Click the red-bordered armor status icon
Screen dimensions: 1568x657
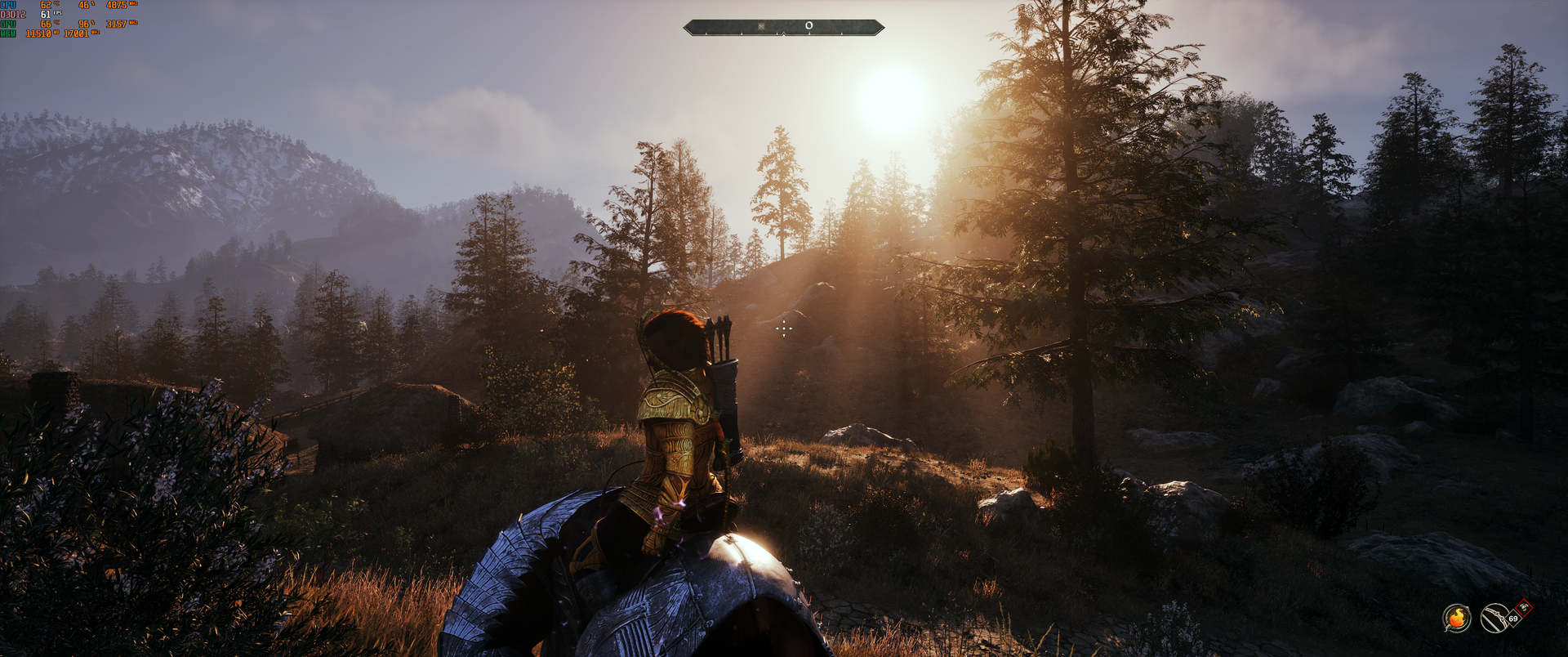coord(1524,608)
